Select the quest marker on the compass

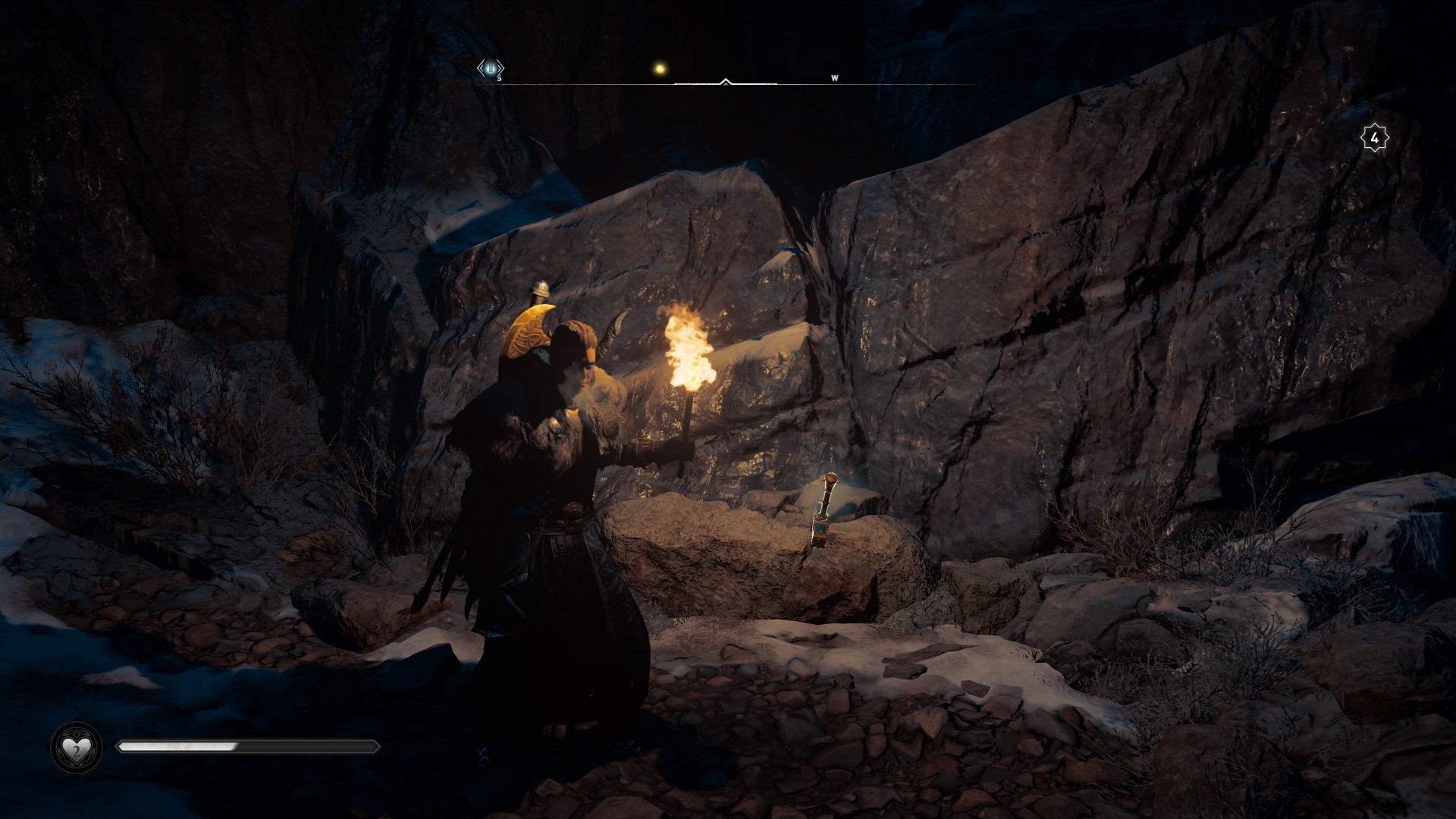(x=490, y=69)
